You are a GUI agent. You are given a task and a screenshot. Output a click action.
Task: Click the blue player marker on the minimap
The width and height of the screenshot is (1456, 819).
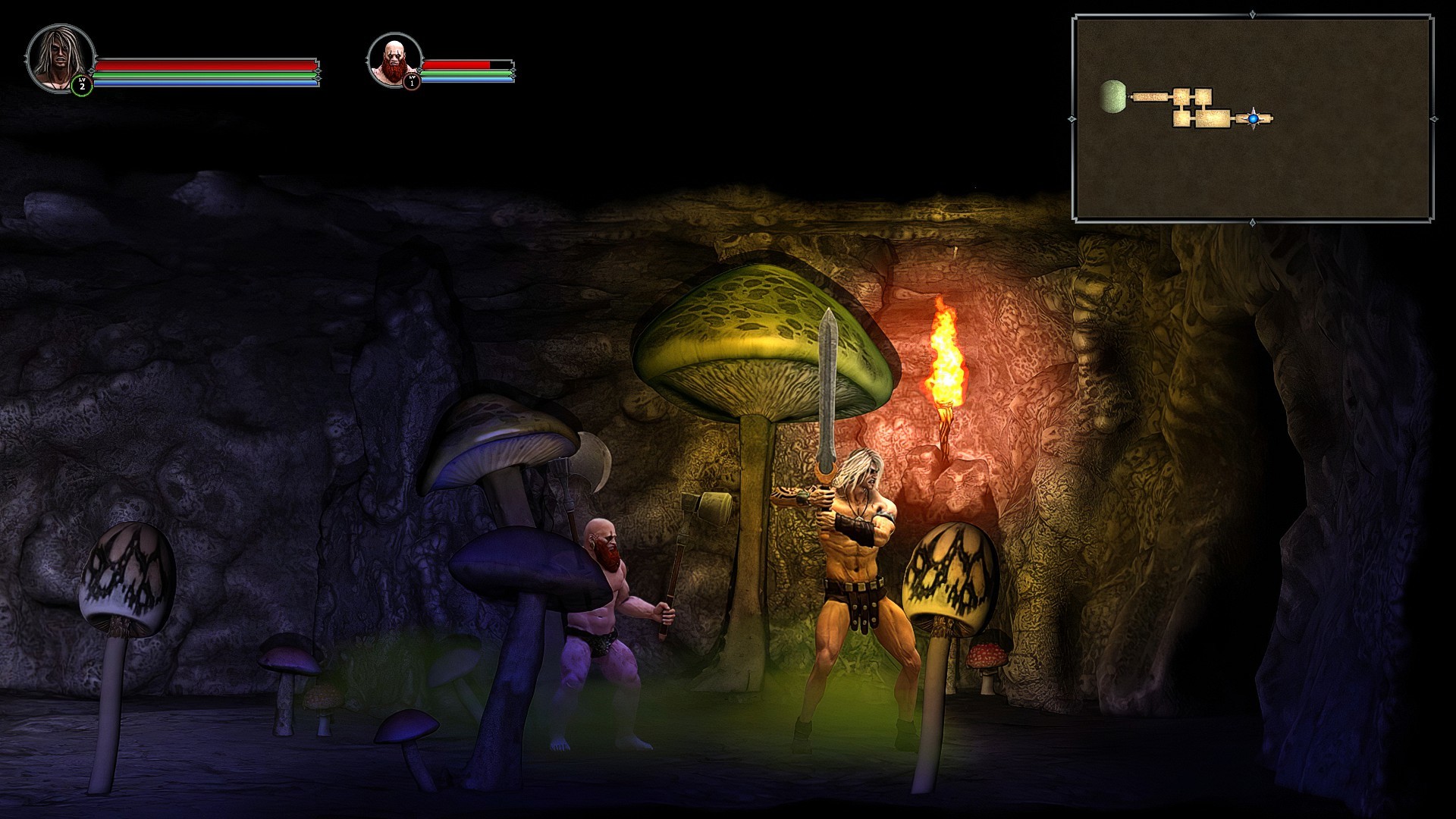tap(1254, 118)
